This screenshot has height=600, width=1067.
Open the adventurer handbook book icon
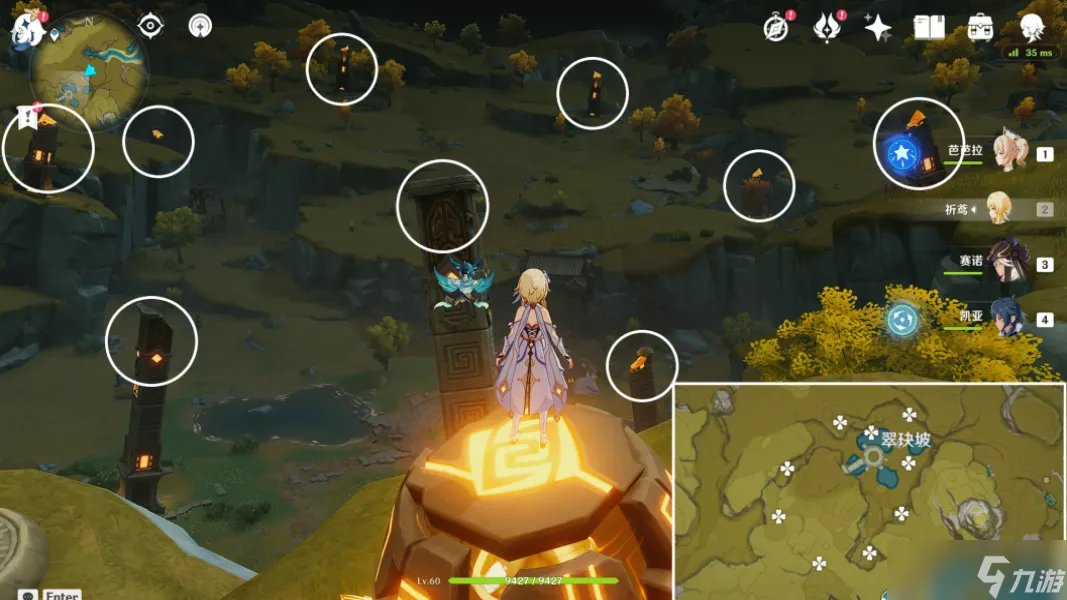coord(929,28)
